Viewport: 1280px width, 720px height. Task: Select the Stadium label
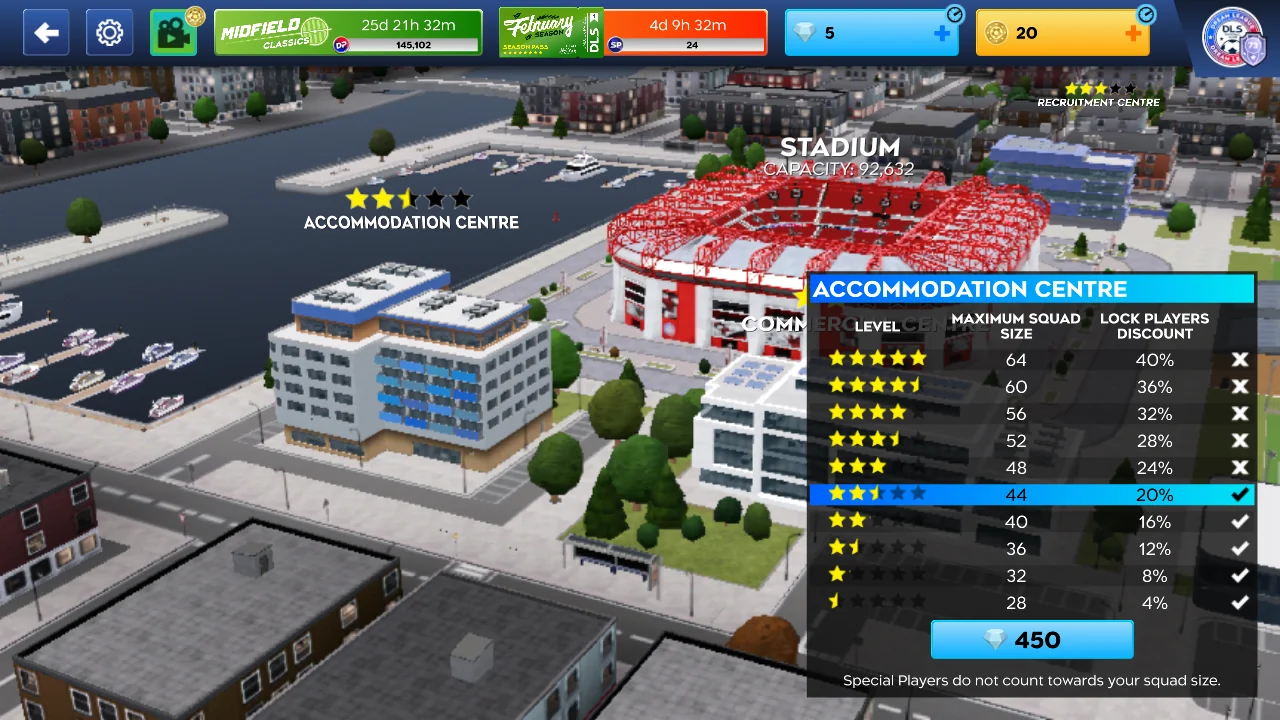pos(839,149)
